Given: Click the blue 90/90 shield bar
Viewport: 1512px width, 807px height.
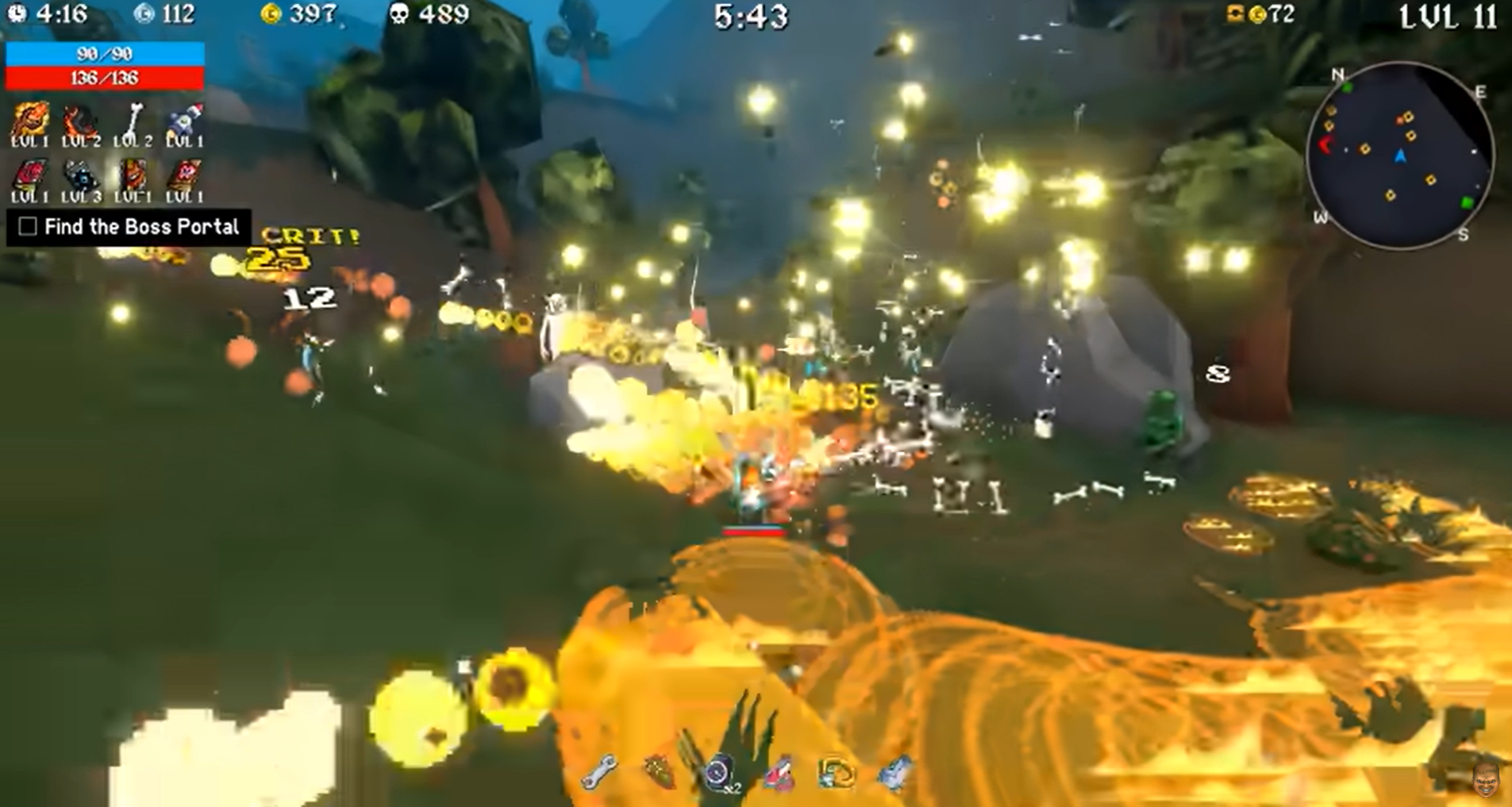Looking at the screenshot, I should click(106, 55).
